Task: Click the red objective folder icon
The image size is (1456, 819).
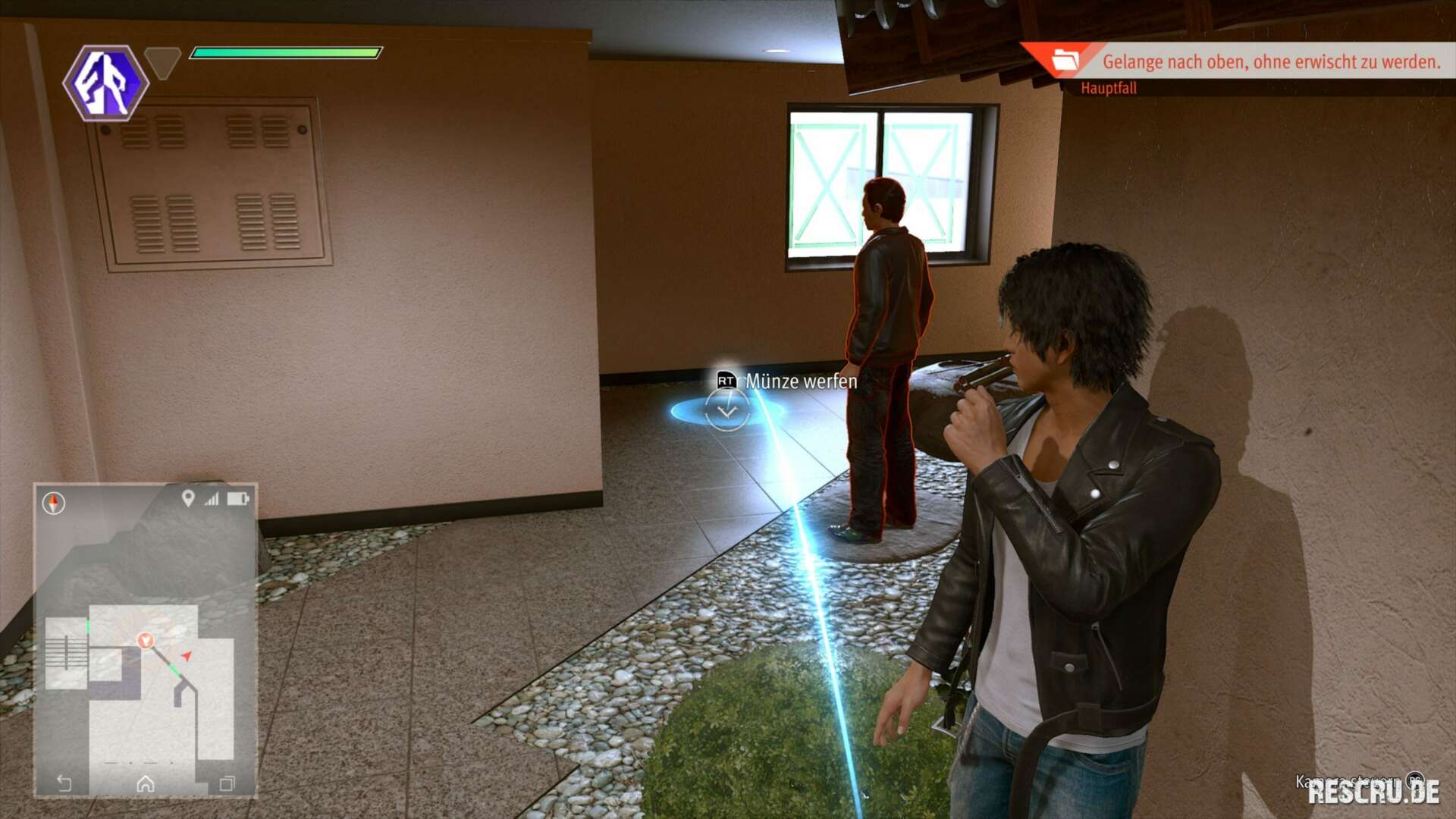Action: 1065,60
